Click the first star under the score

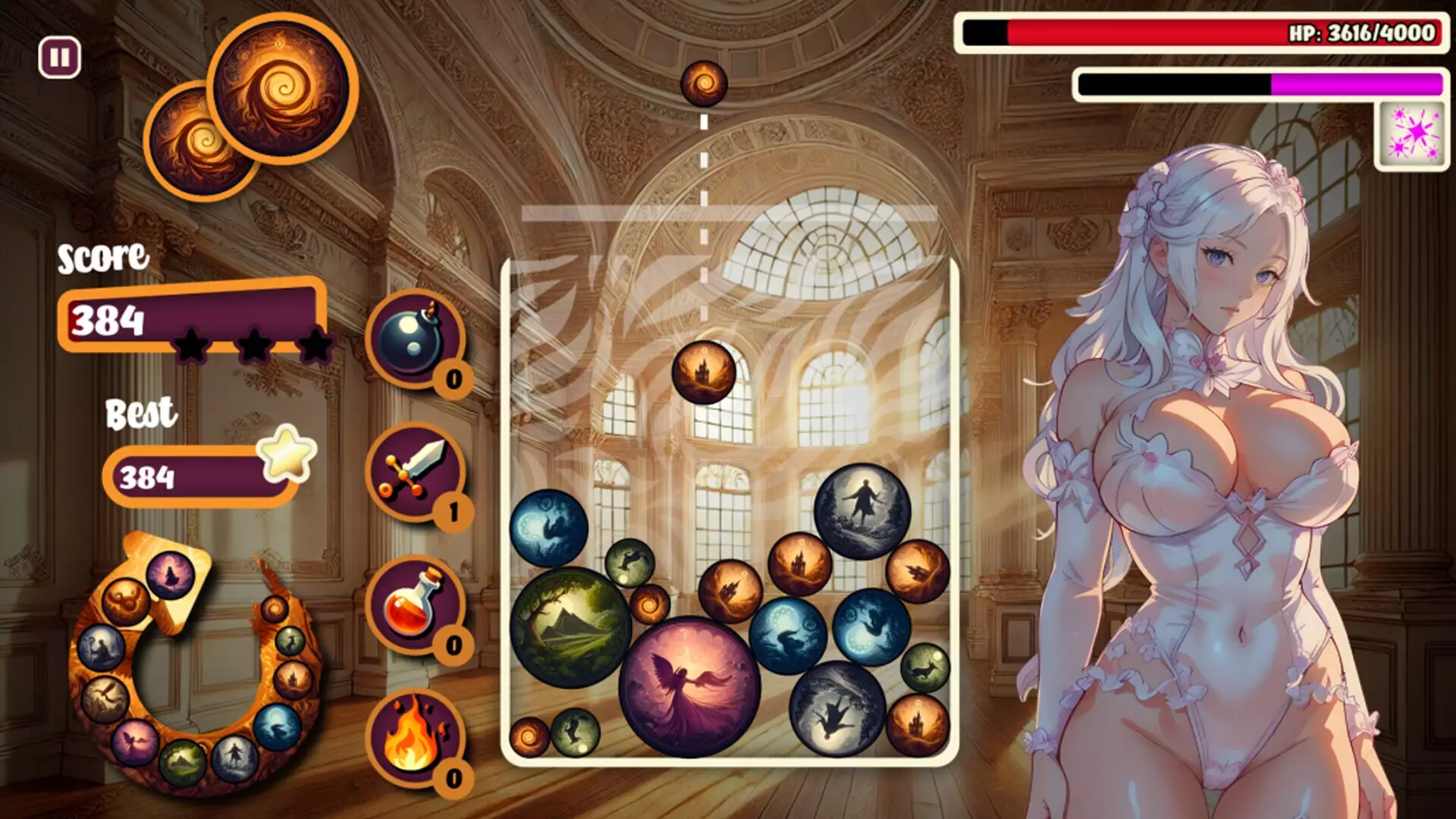click(x=193, y=343)
